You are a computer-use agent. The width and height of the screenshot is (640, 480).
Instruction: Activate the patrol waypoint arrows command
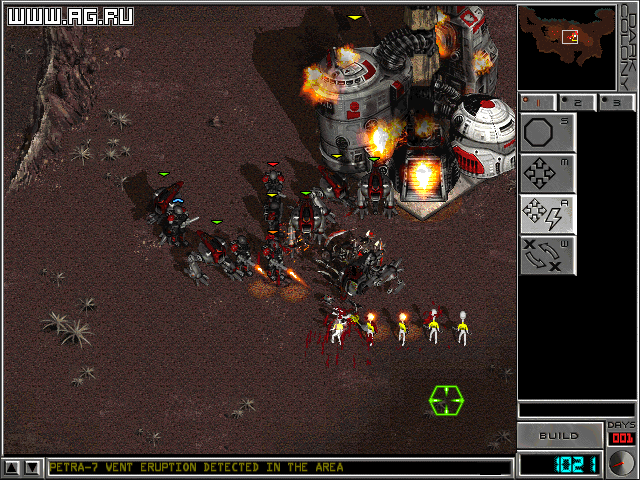(547, 254)
